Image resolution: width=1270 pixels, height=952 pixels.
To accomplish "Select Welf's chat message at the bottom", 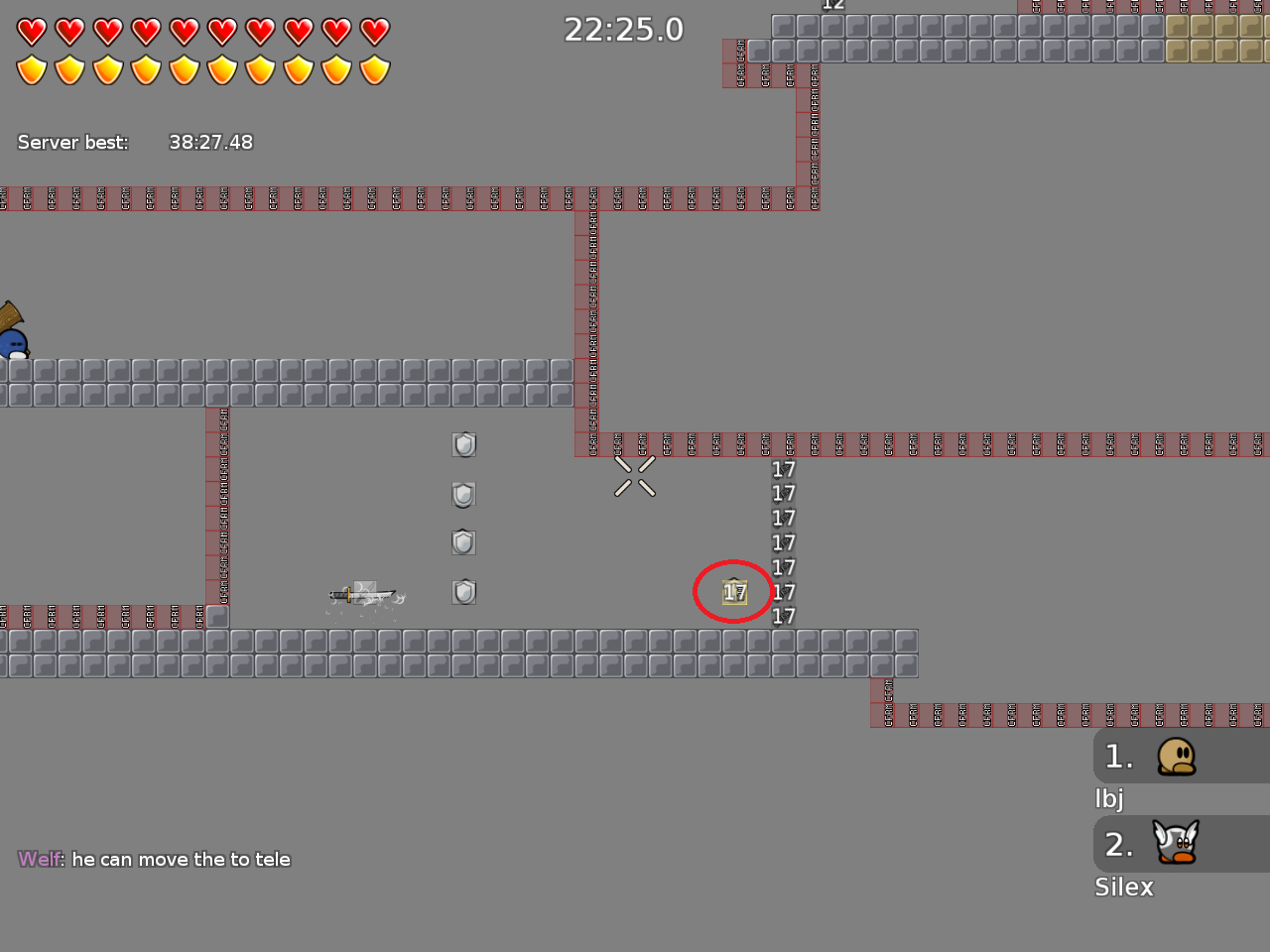I will [x=154, y=859].
